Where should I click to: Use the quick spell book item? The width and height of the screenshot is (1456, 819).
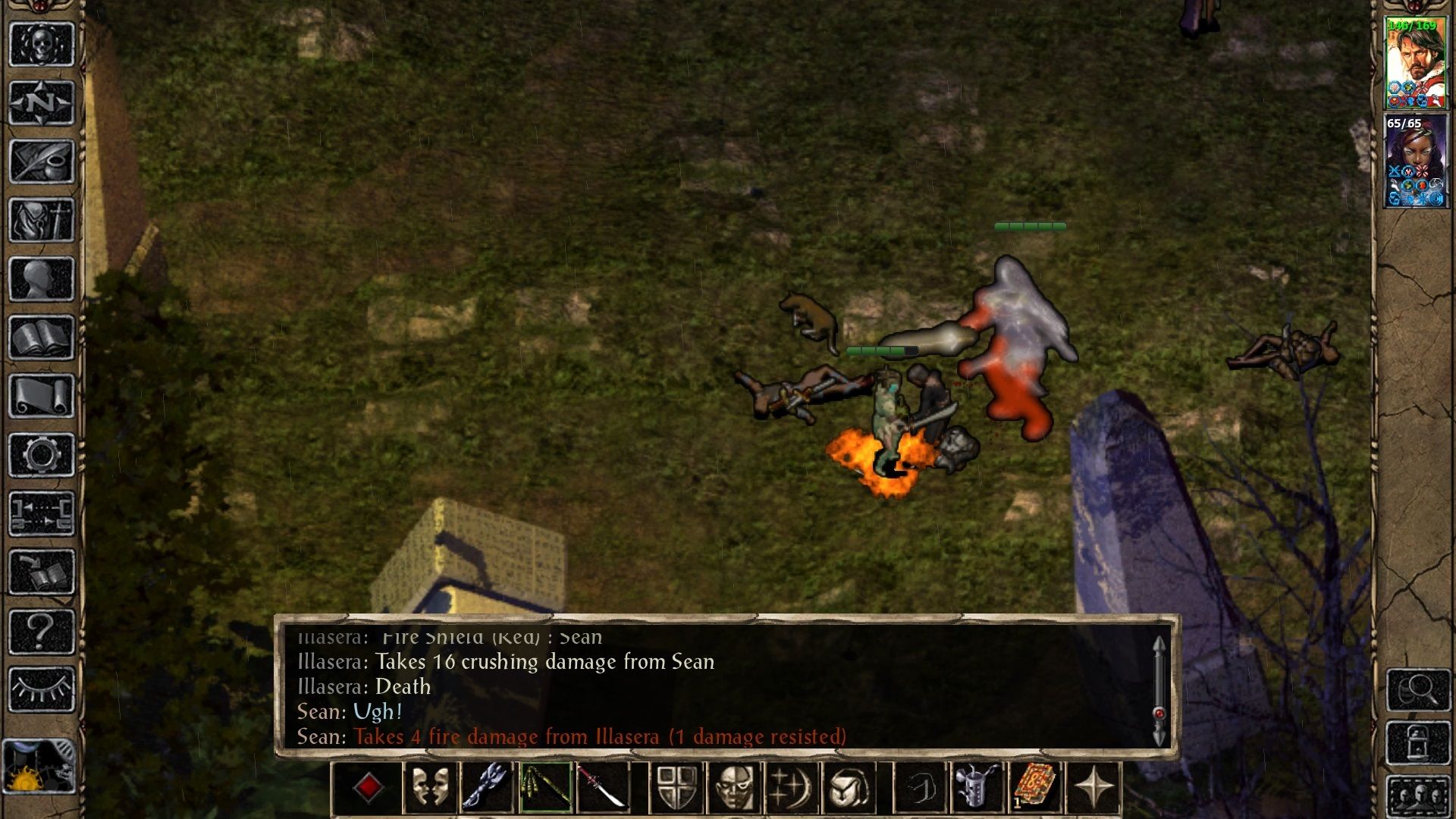click(x=1034, y=787)
